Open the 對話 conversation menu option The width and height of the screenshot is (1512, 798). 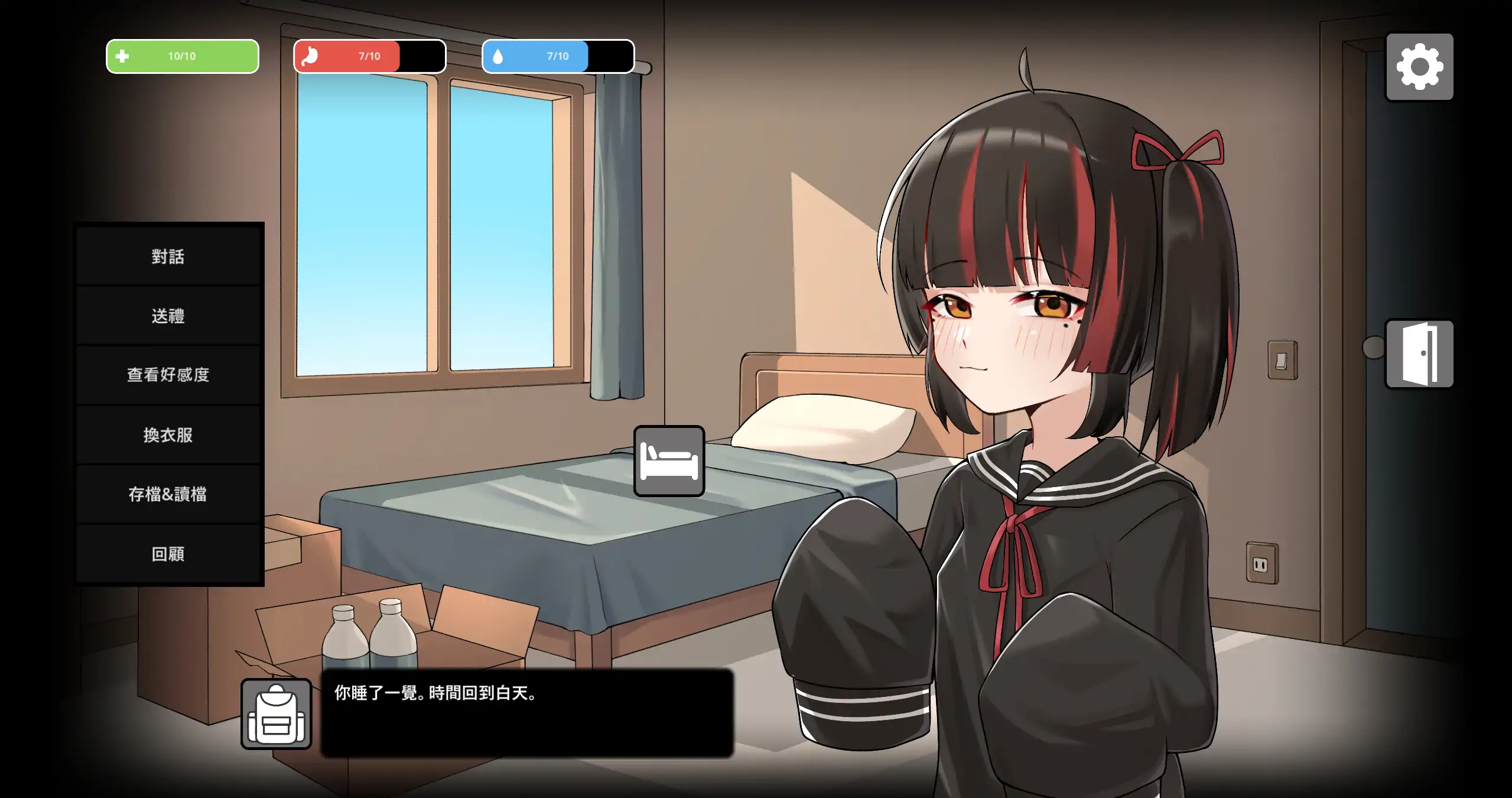click(168, 256)
